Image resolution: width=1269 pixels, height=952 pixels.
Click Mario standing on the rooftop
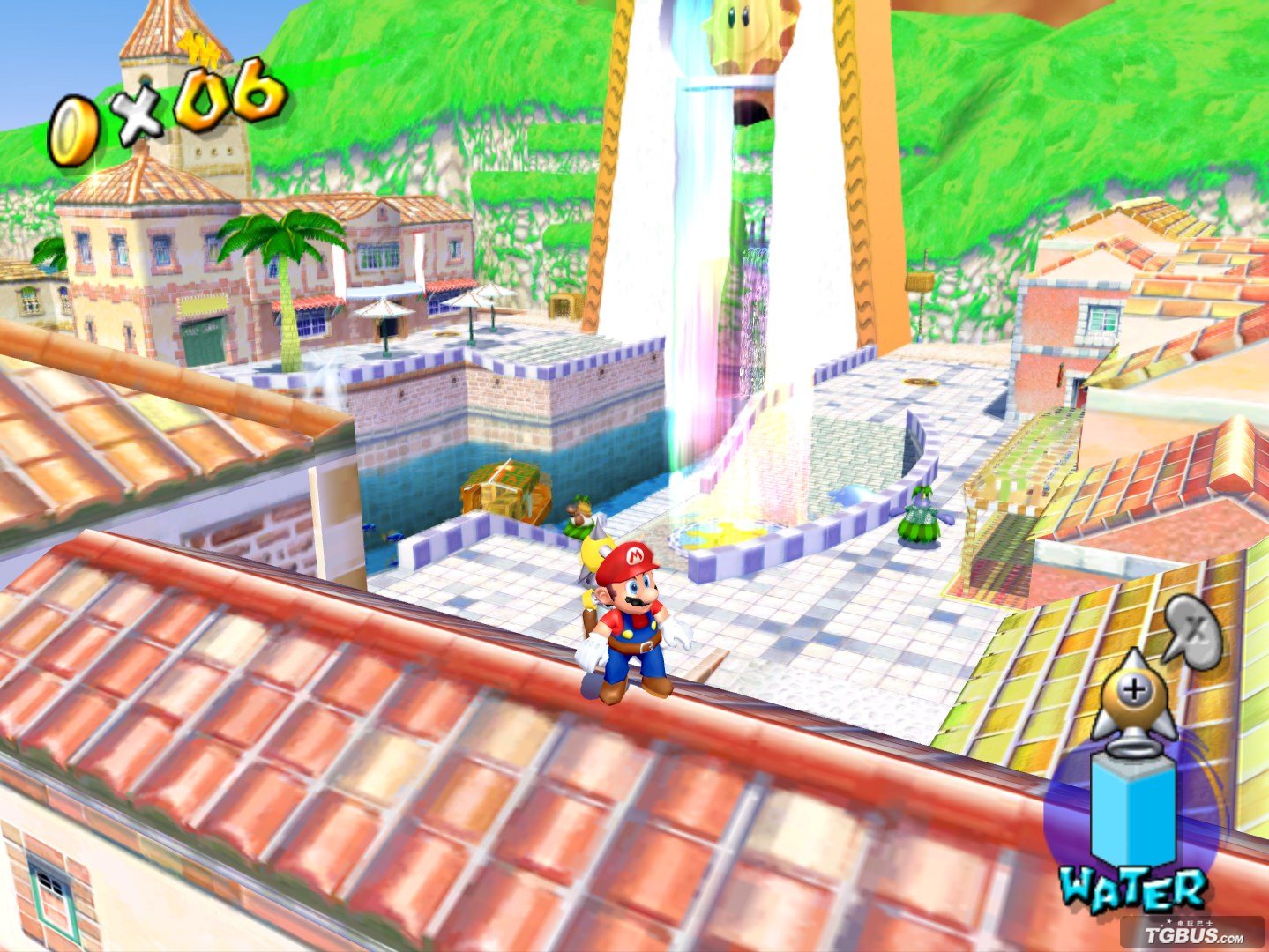pos(631,617)
